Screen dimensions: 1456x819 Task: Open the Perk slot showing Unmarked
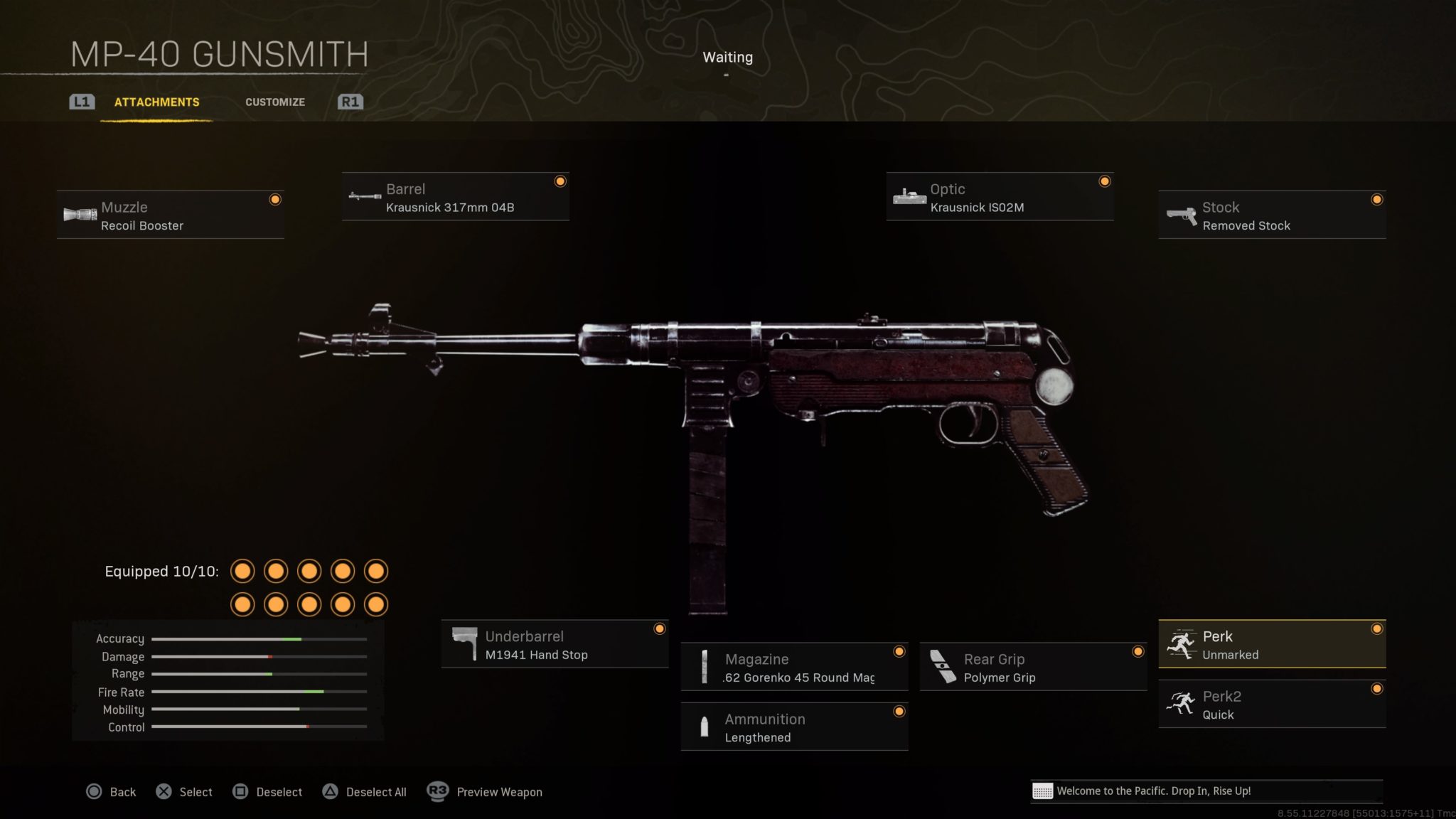(x=1273, y=644)
